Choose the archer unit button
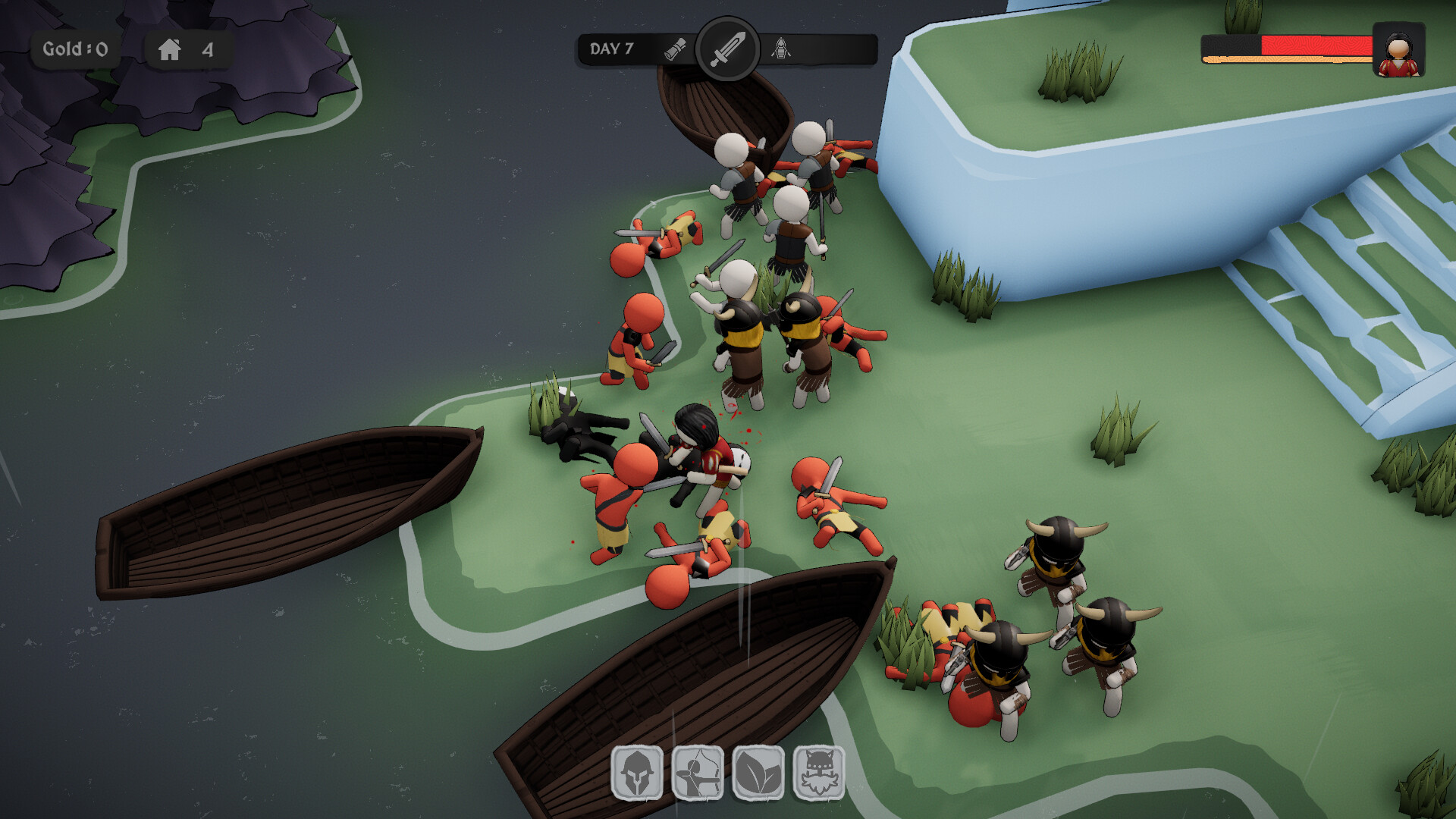This screenshot has height=819, width=1456. pos(698,772)
